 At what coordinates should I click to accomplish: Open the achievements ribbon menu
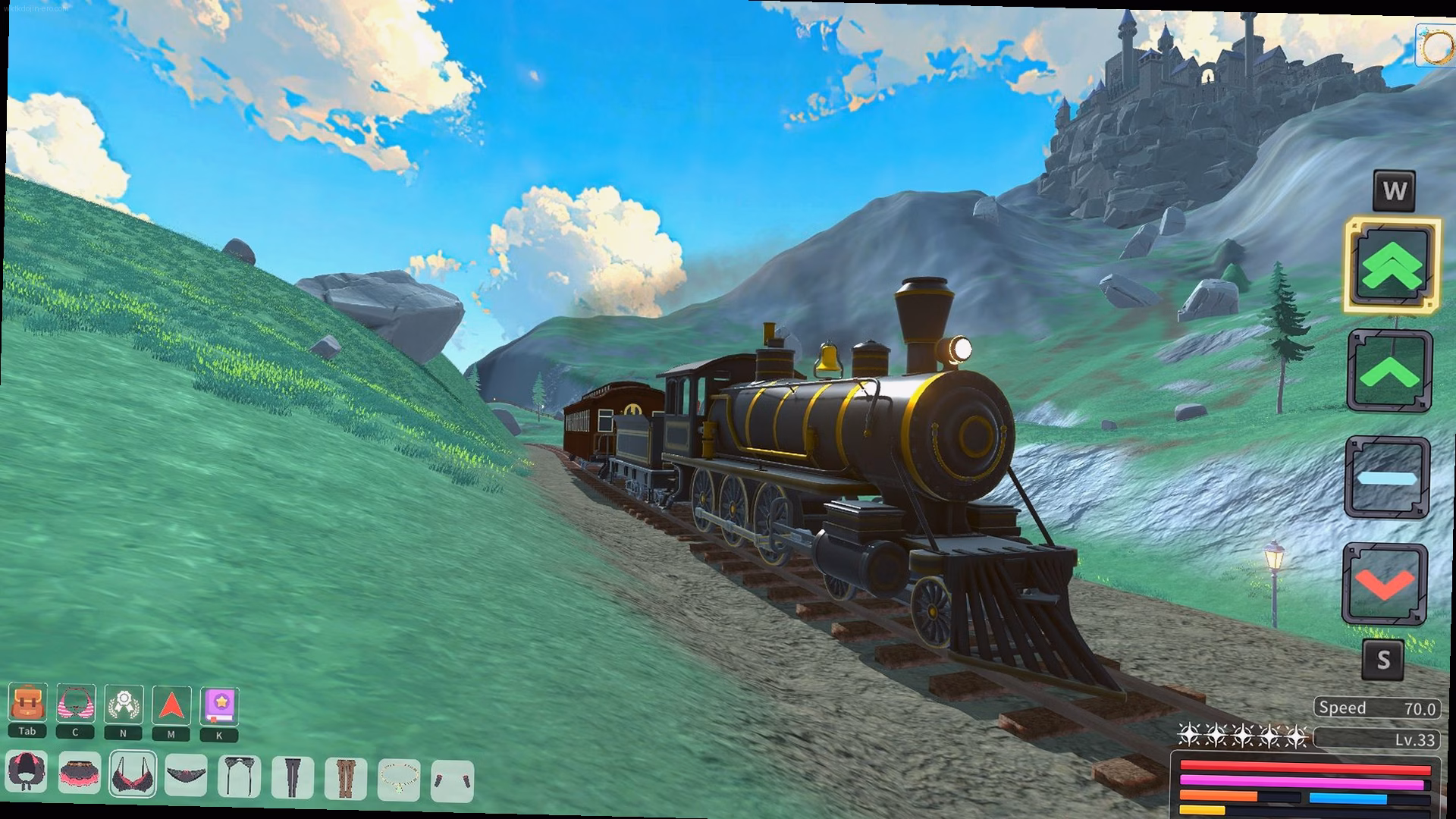point(124,704)
